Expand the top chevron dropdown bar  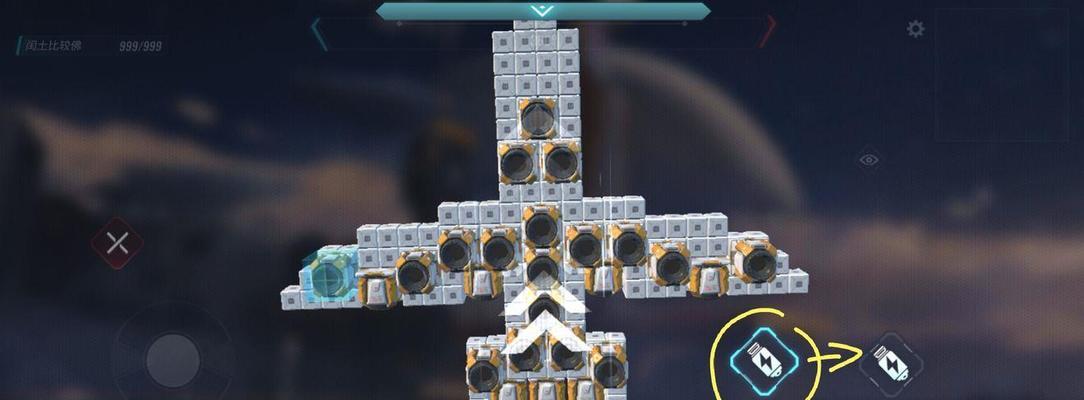542,11
